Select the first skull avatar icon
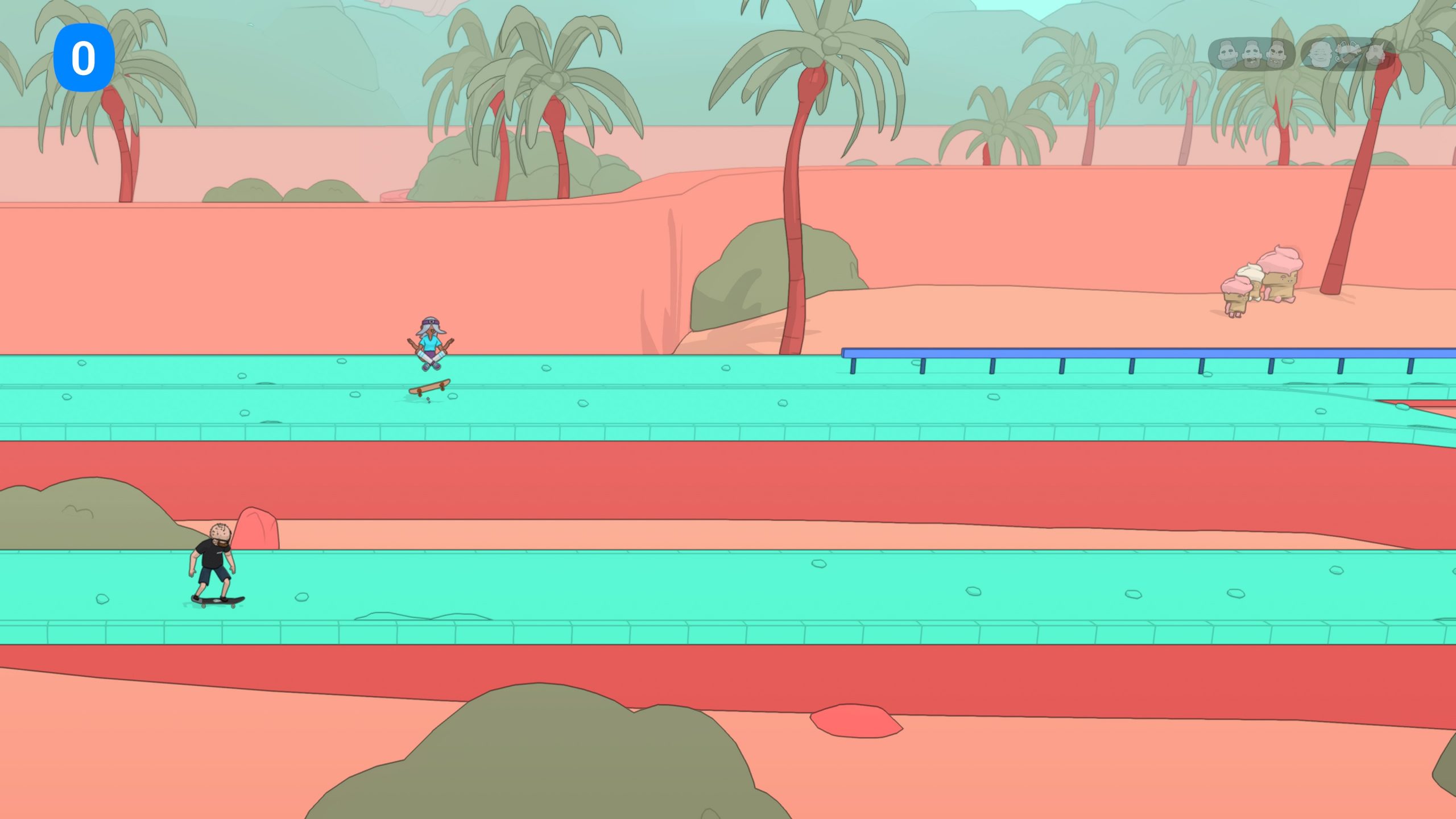1456x819 pixels. tap(1227, 54)
